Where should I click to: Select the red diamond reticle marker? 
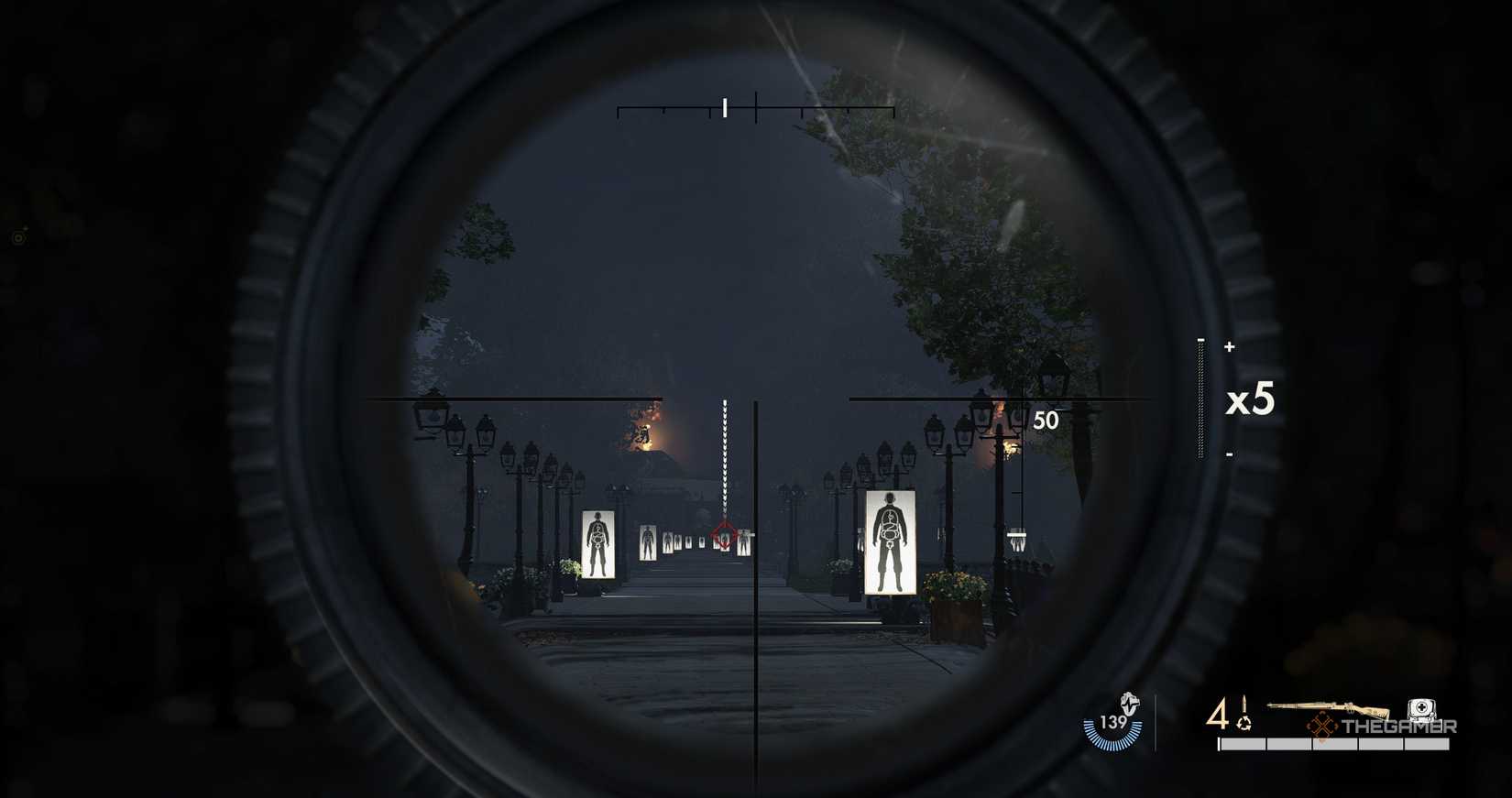click(x=724, y=532)
